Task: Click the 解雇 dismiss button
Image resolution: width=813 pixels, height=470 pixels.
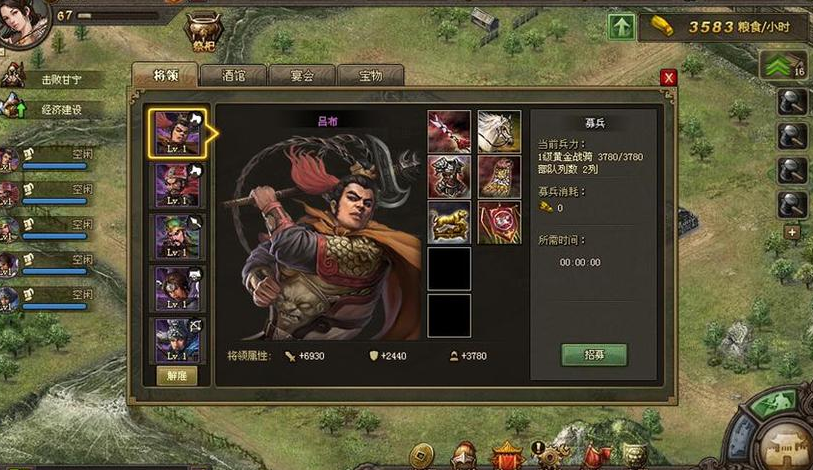Action: click(177, 375)
